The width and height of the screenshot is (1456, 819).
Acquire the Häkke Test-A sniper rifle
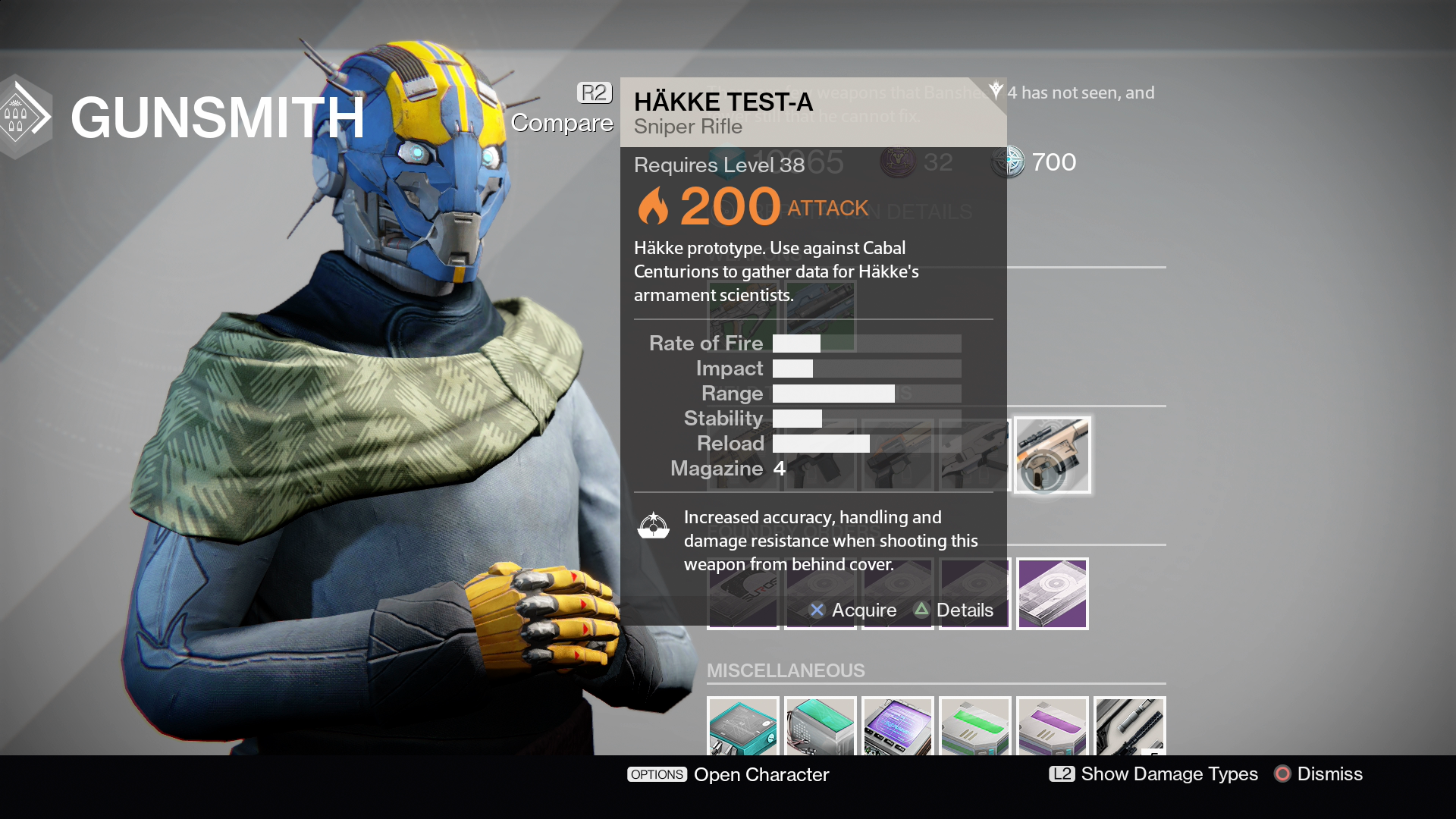853,610
